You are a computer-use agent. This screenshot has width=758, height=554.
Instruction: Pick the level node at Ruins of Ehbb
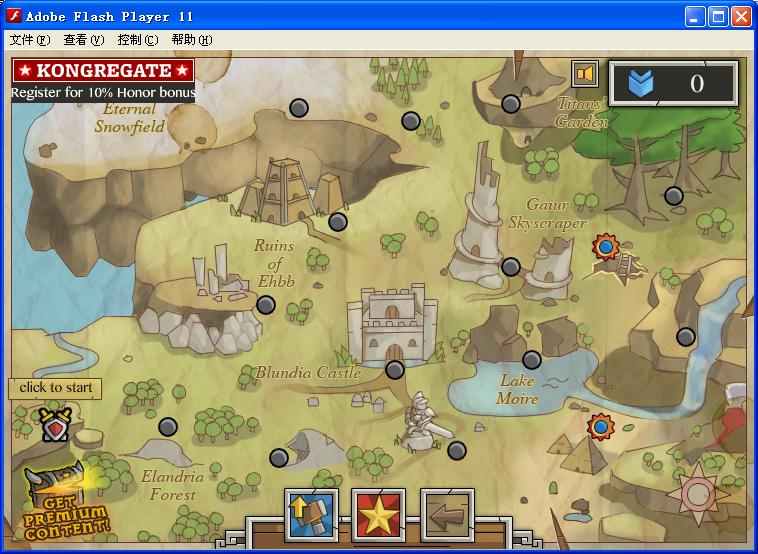pos(266,305)
